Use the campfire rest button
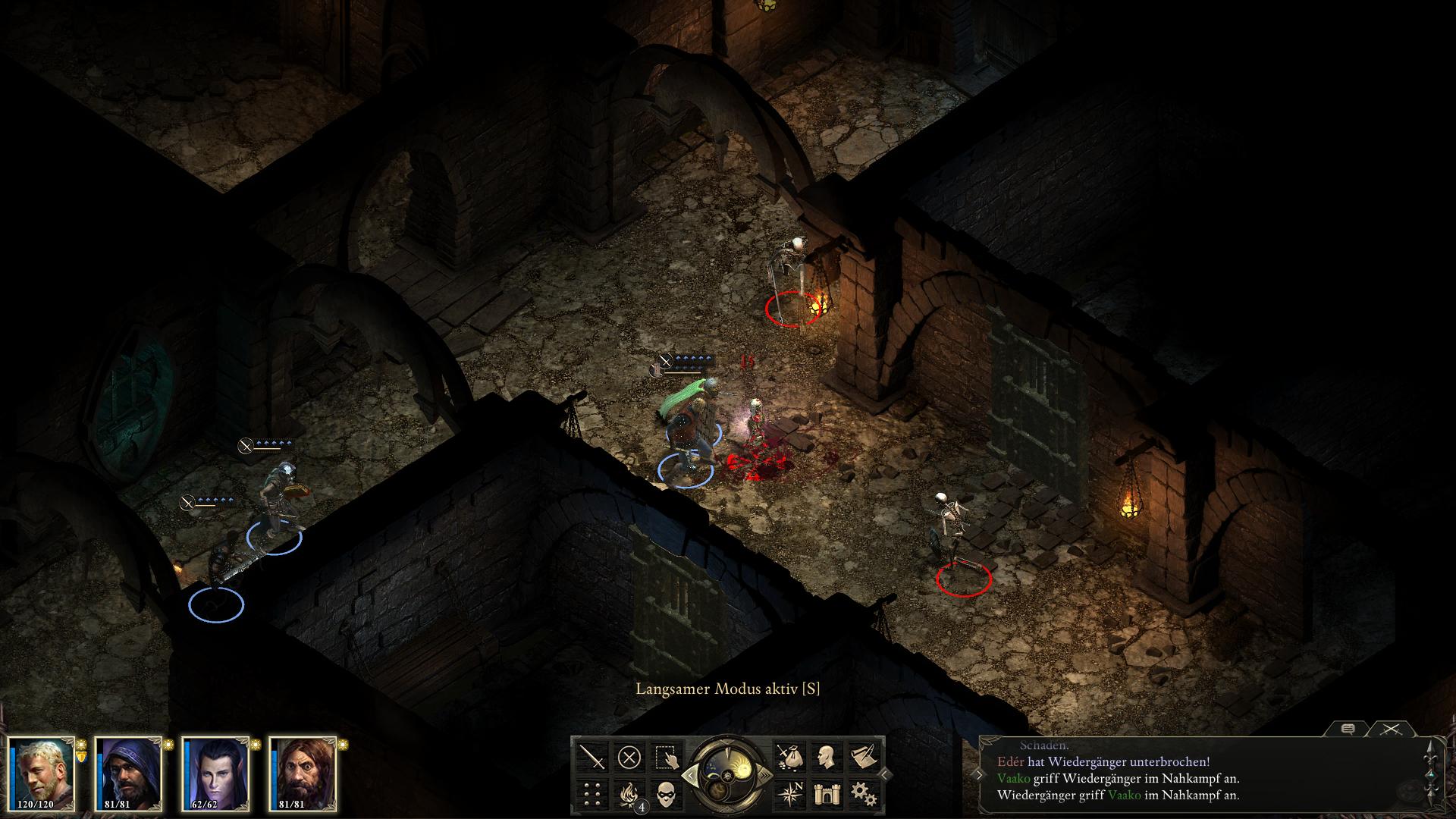The width and height of the screenshot is (1456, 819). pos(629,794)
